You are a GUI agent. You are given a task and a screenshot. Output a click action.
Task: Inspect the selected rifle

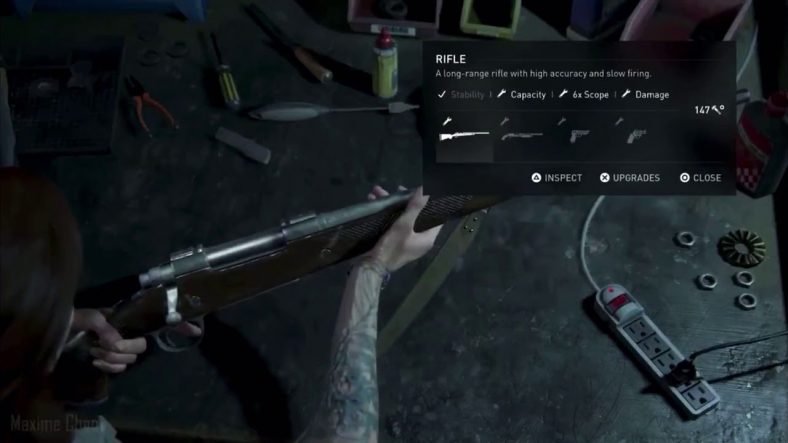pos(556,178)
